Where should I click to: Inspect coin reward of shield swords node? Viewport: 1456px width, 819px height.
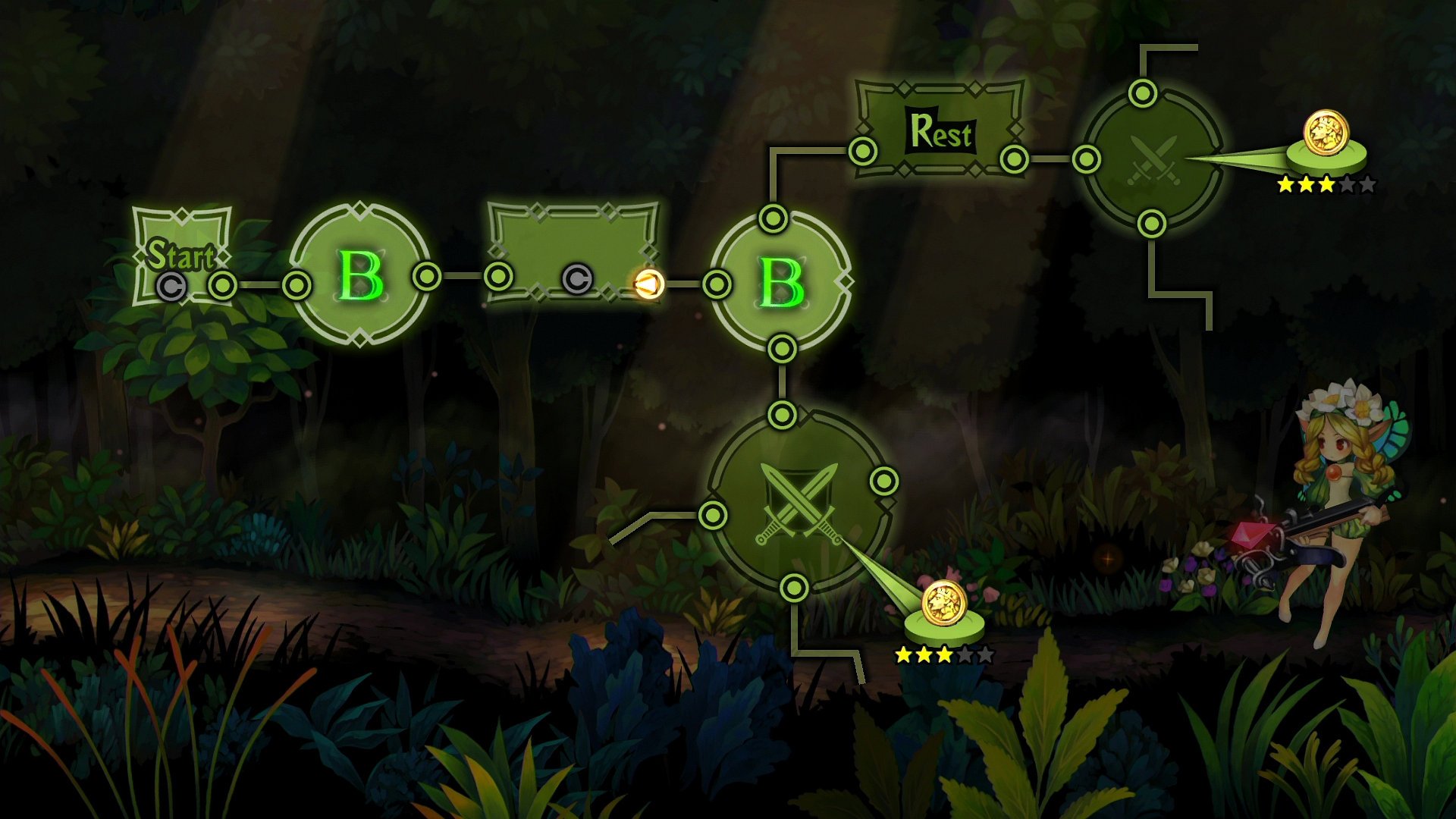[943, 604]
